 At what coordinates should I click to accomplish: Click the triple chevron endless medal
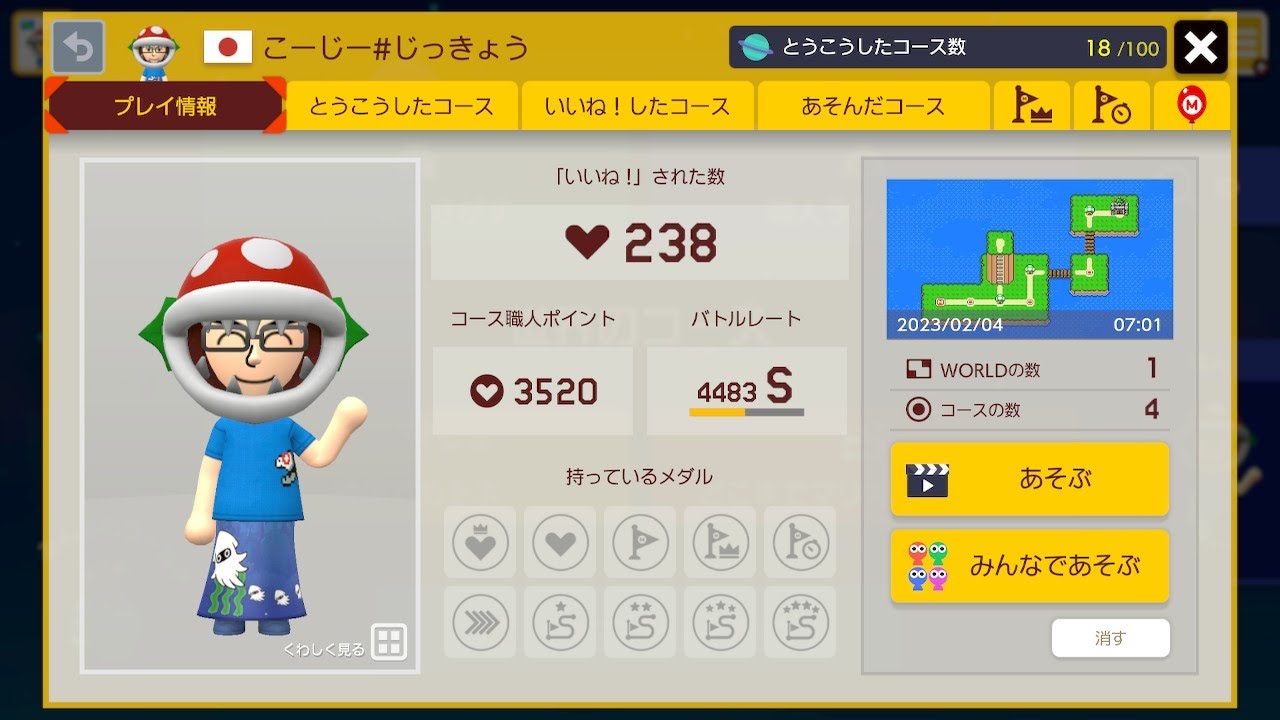pyautogui.click(x=479, y=623)
